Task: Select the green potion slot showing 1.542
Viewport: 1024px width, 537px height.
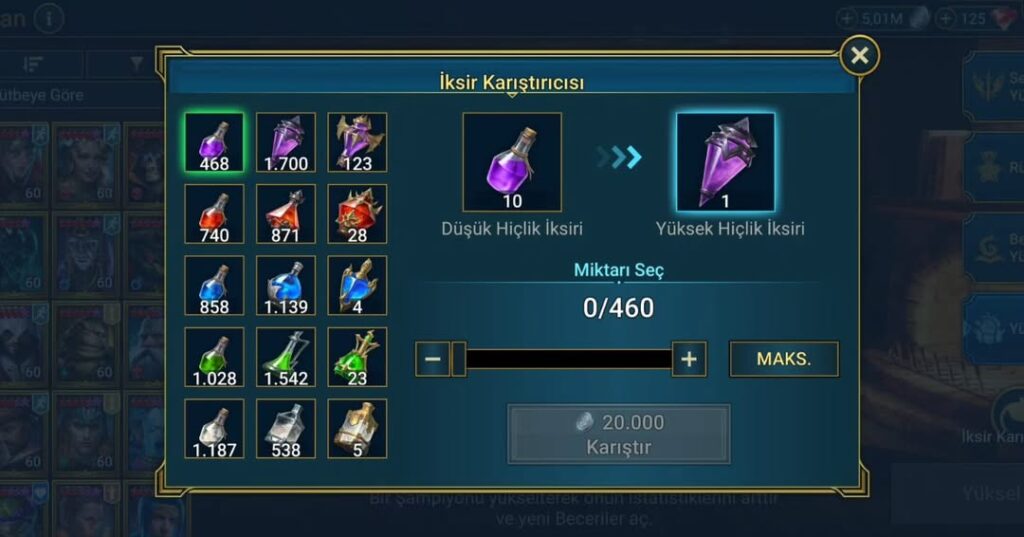Action: [286, 357]
